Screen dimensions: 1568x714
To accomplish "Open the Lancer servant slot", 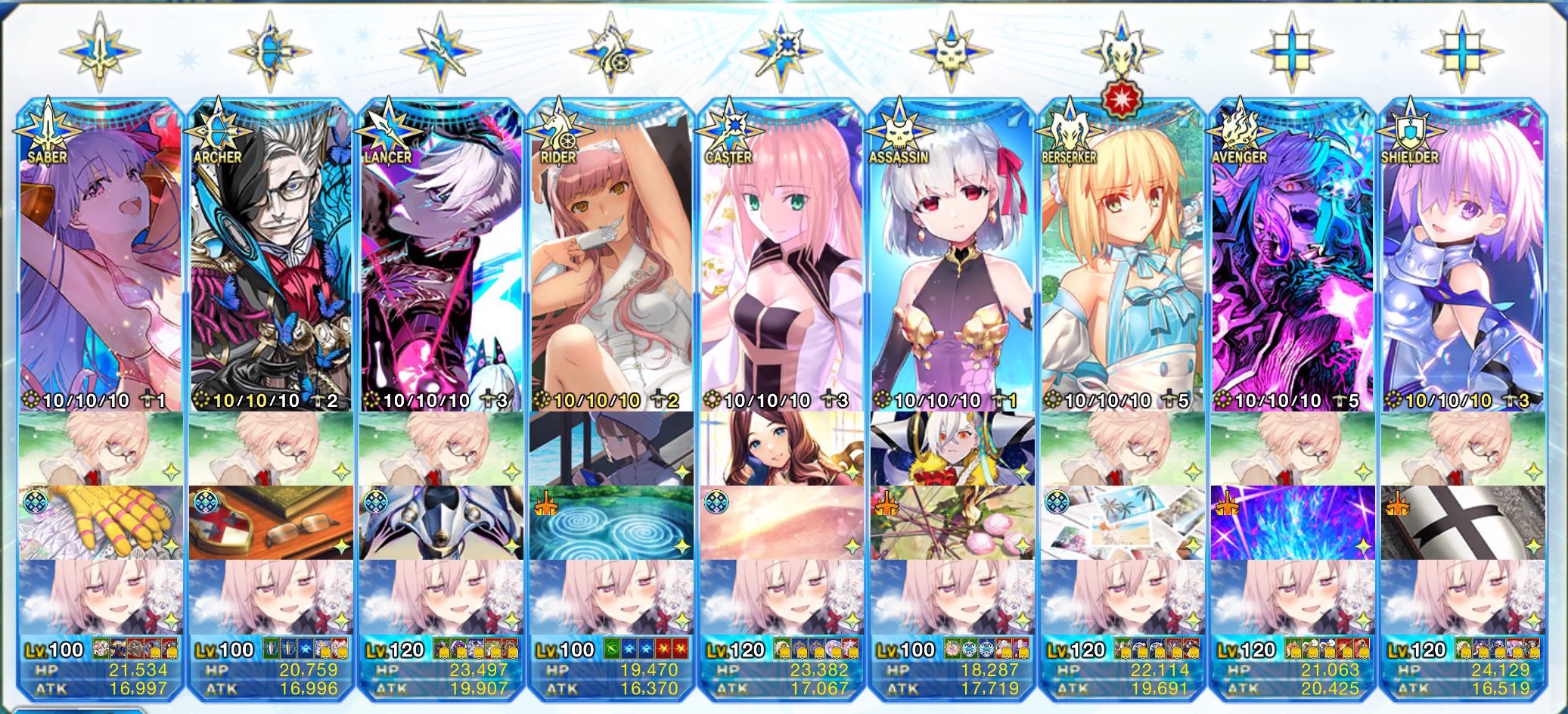I will 441,257.
